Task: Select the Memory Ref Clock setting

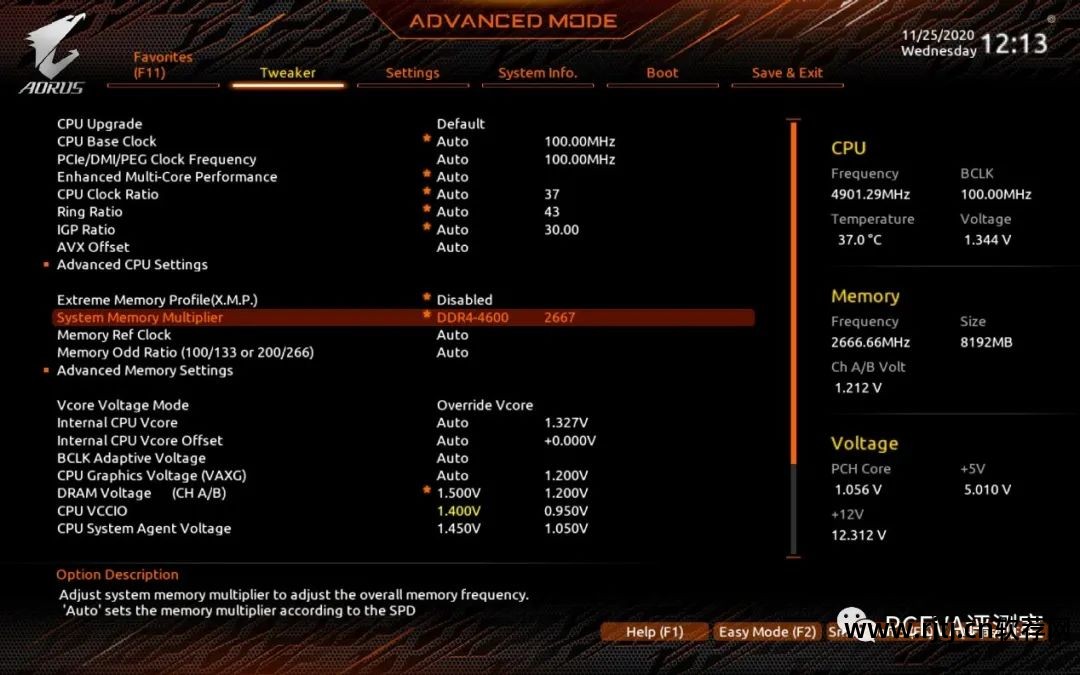Action: click(114, 335)
